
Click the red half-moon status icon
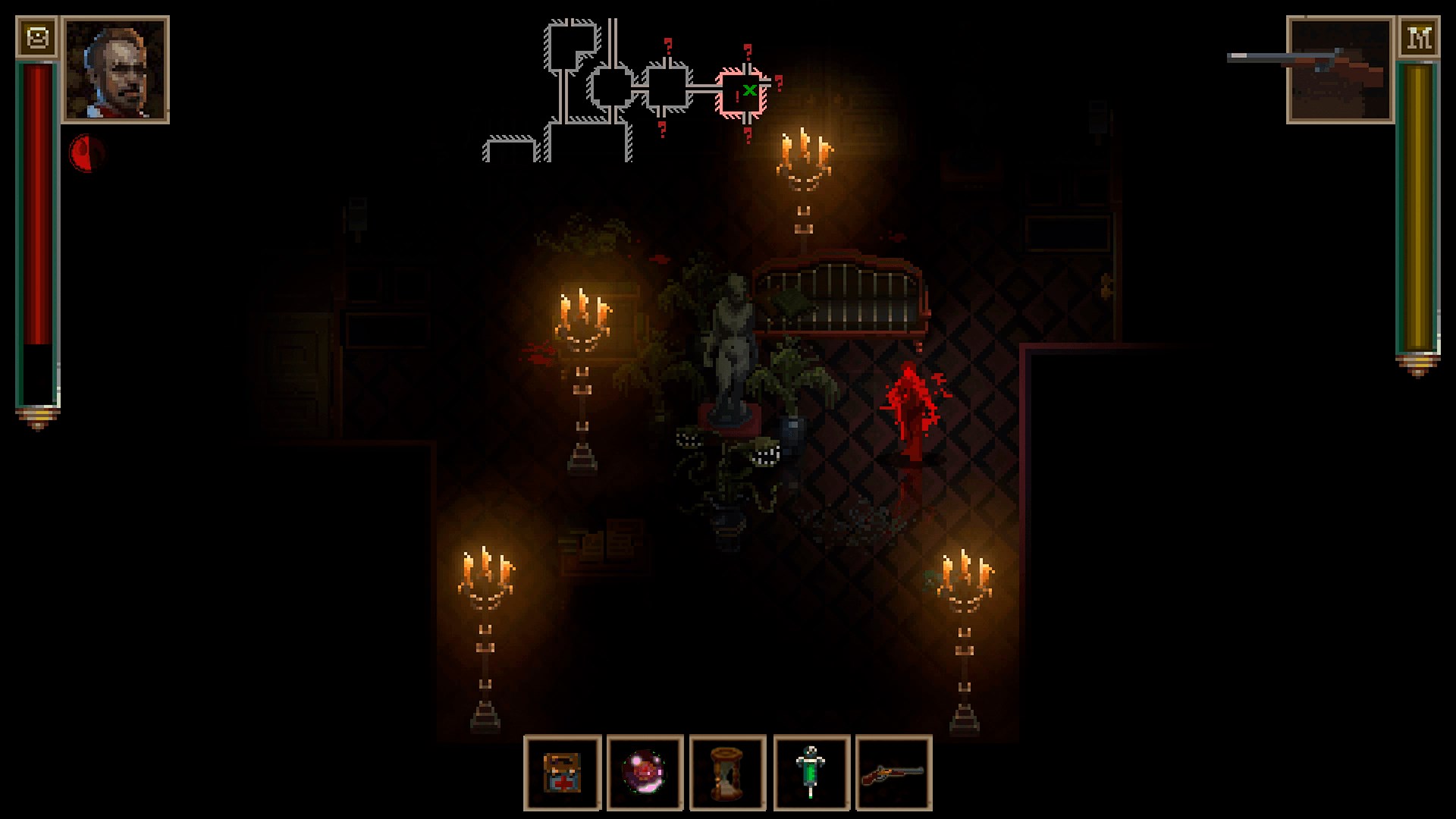[x=86, y=153]
